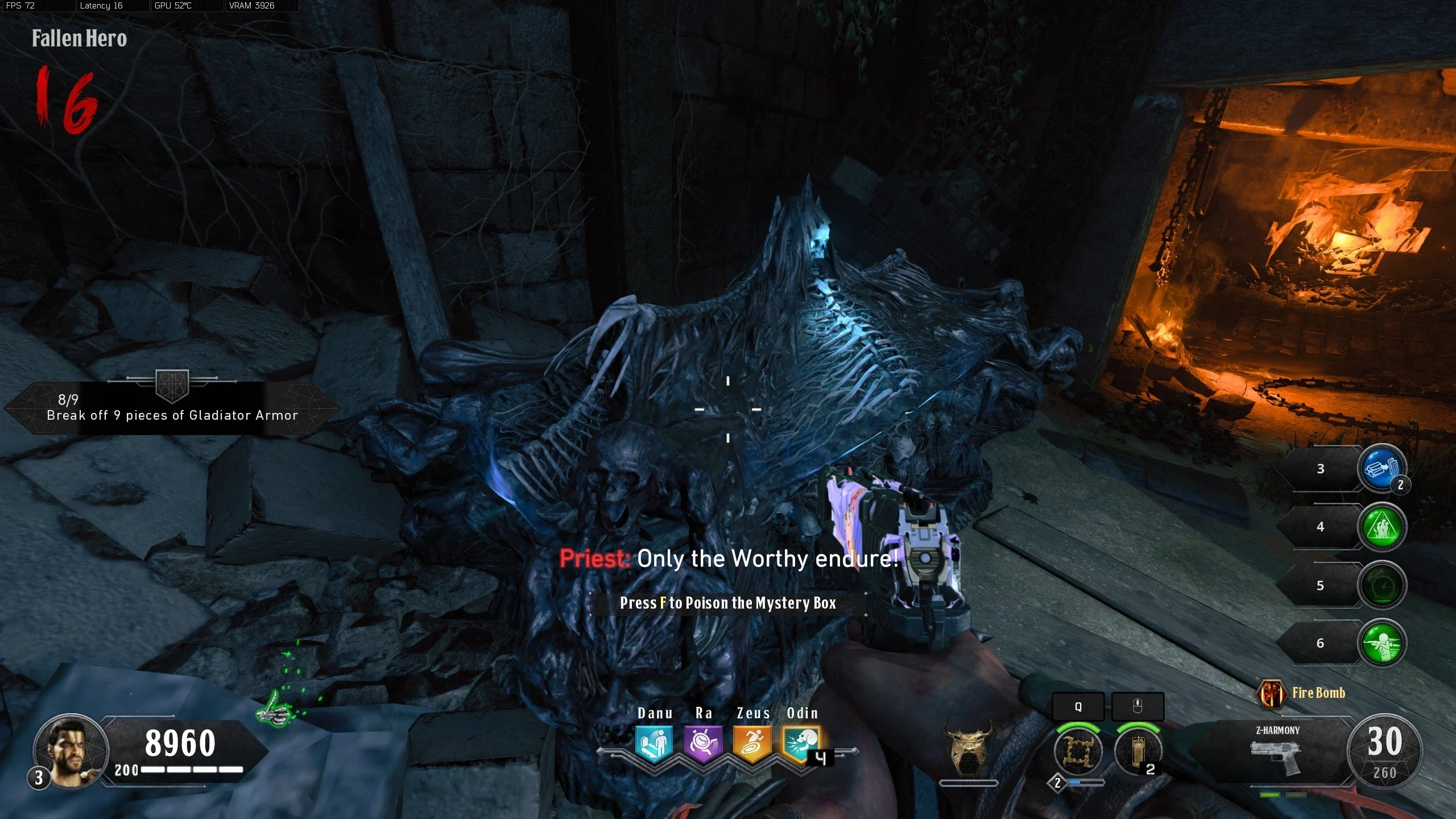Click the orange Zeus perk icon

pos(752,743)
